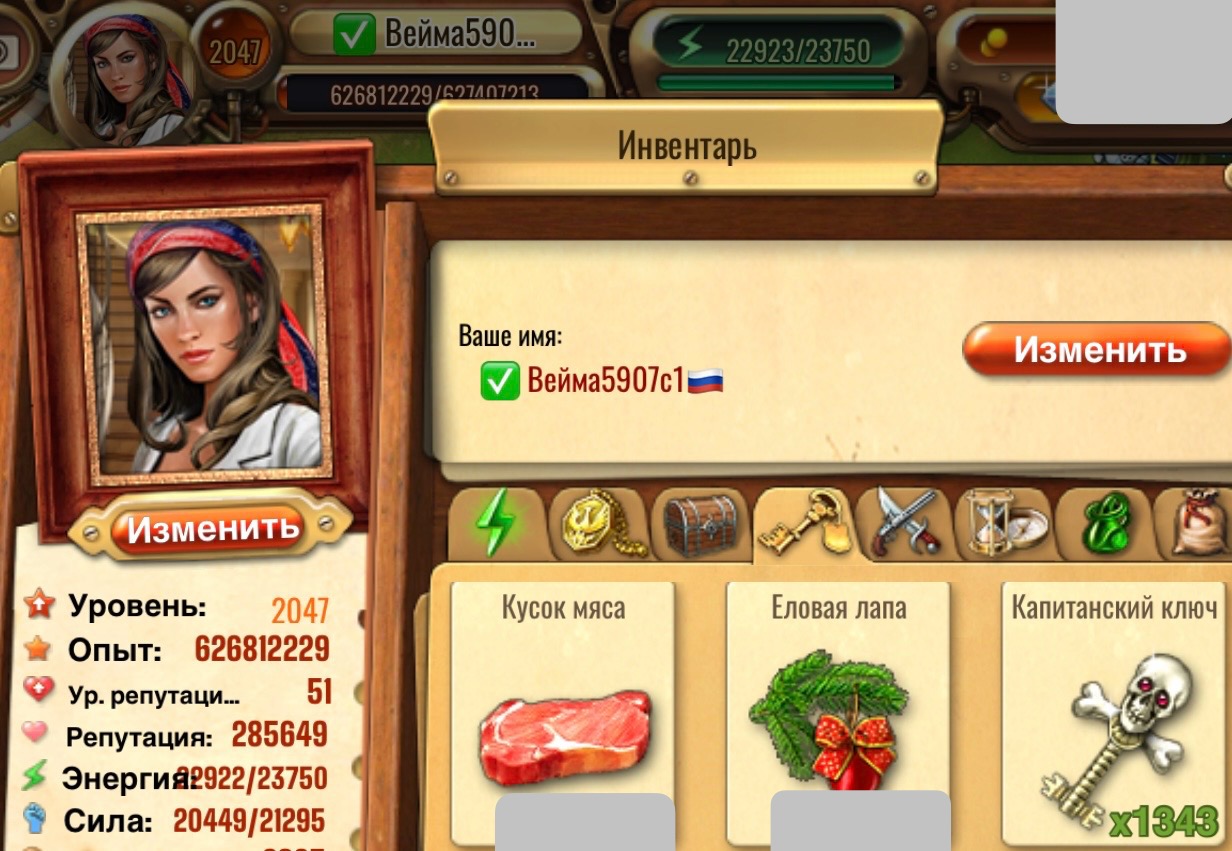1232x851 pixels.
Task: Click the Вейма590 name plate at top
Action: 437,33
